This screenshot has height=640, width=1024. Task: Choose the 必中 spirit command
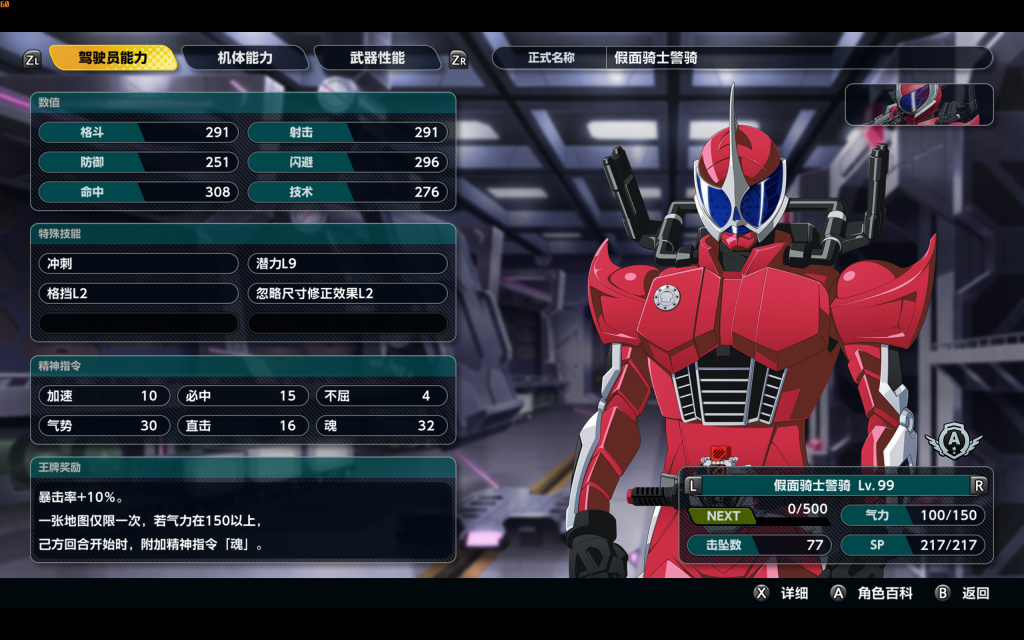coord(243,396)
